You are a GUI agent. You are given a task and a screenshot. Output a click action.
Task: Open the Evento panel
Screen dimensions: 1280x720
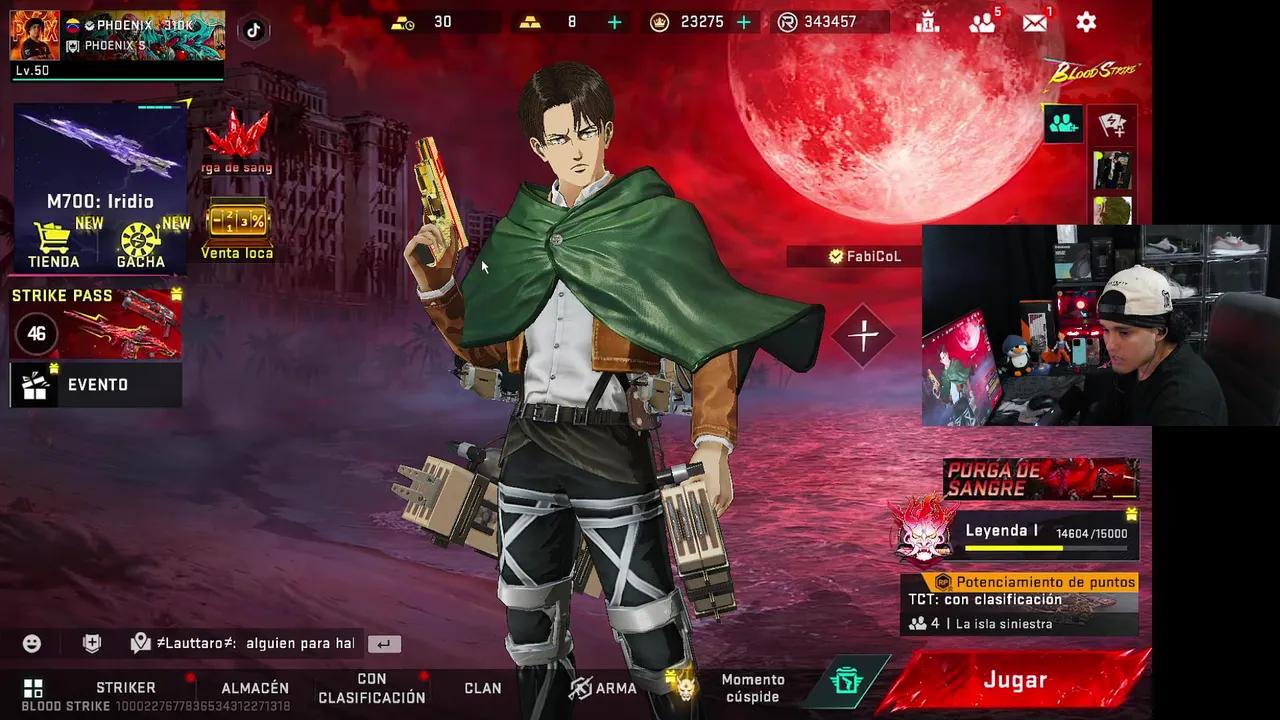[95, 384]
